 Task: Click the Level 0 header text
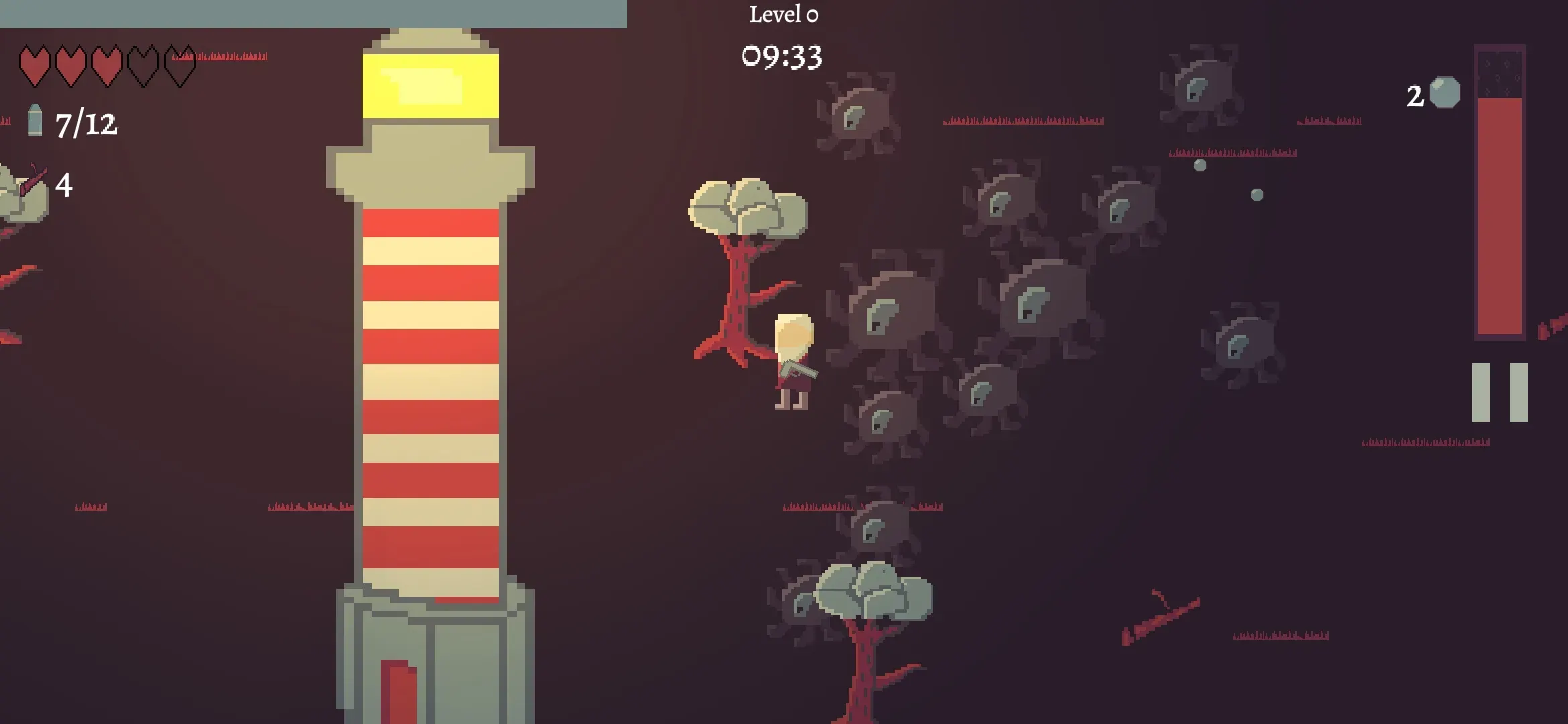click(783, 15)
